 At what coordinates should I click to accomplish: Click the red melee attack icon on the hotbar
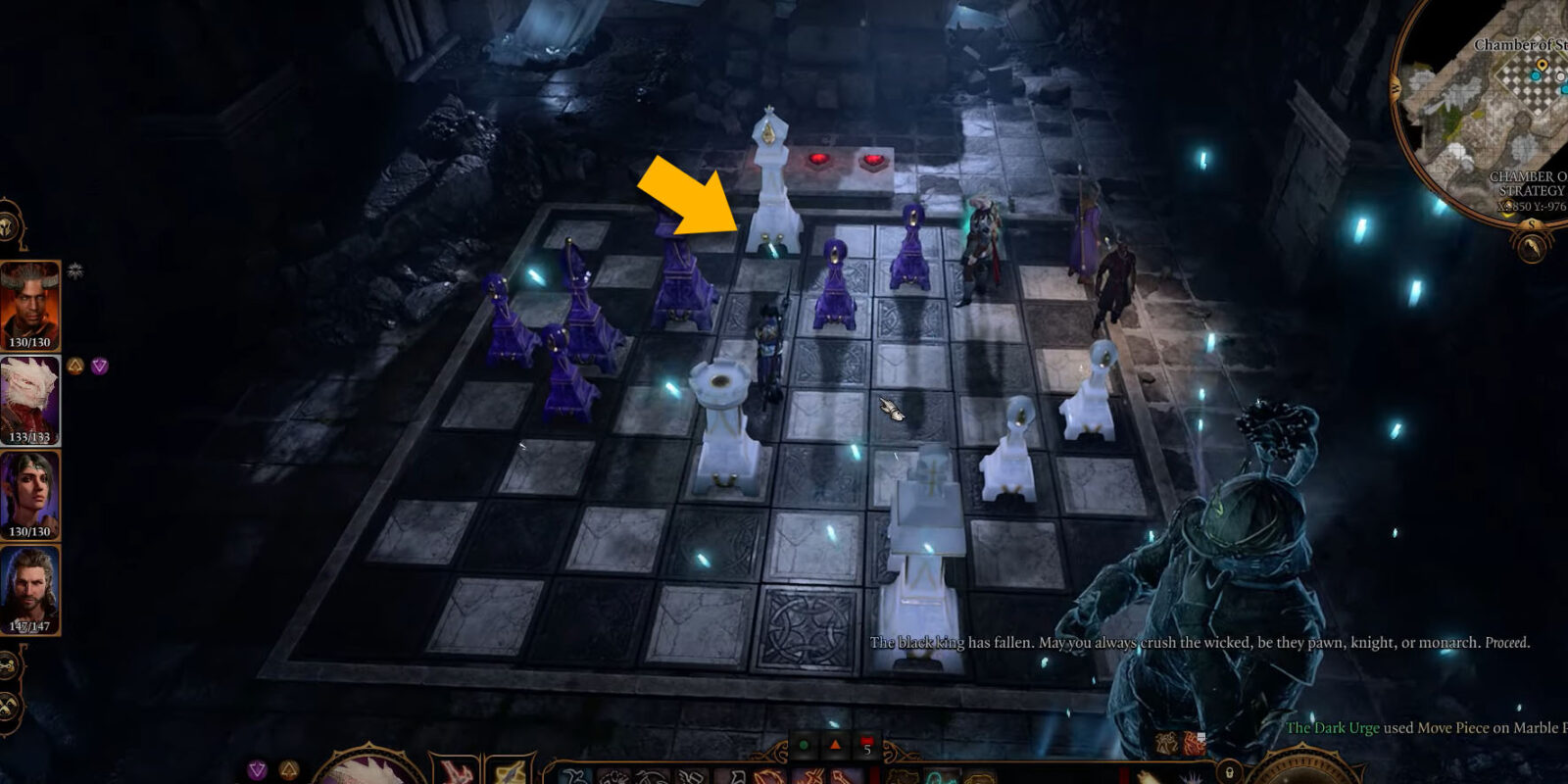pos(456,774)
